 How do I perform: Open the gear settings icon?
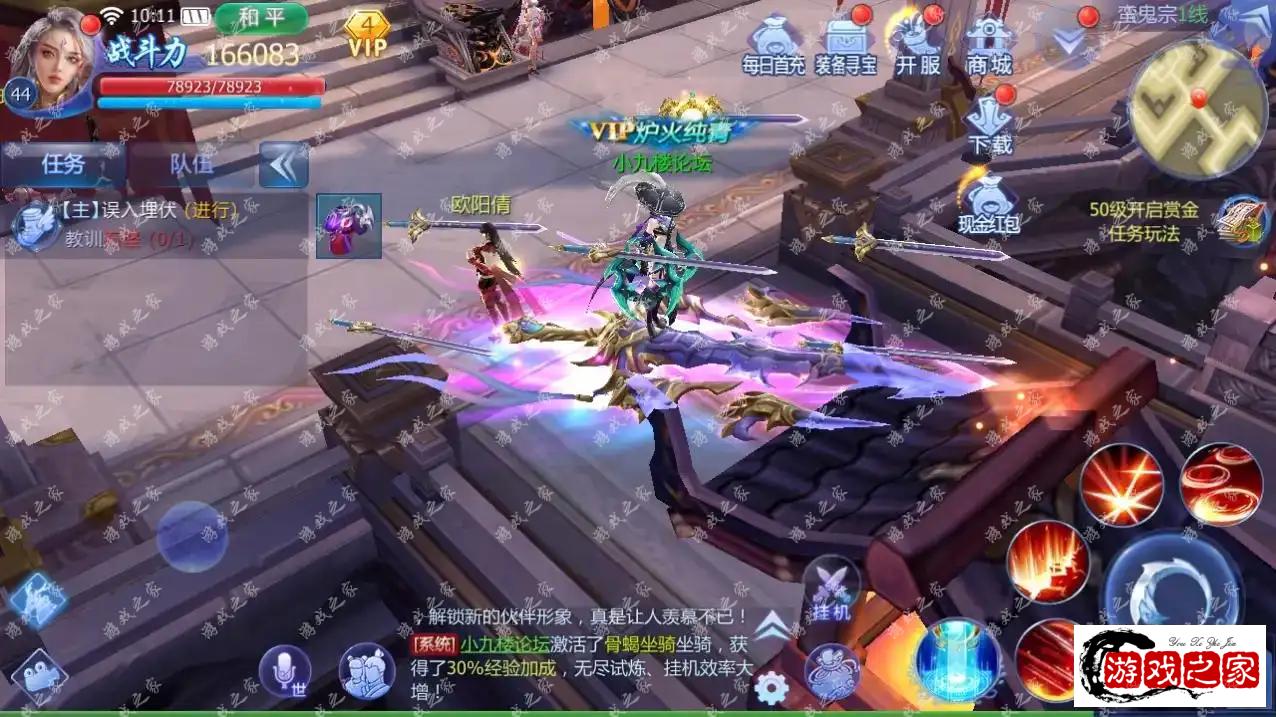point(770,688)
